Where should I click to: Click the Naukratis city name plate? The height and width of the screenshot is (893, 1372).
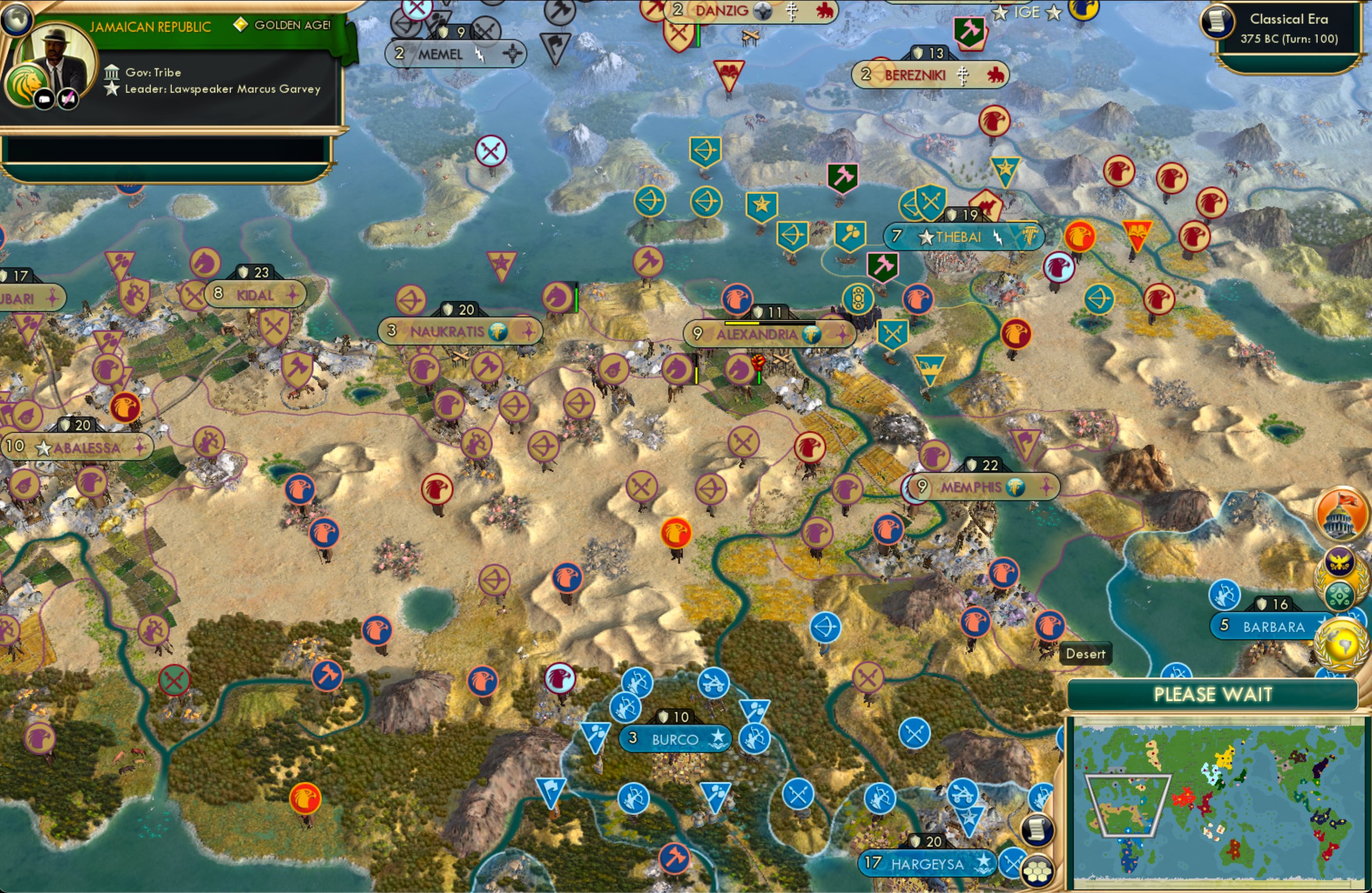pos(449,331)
